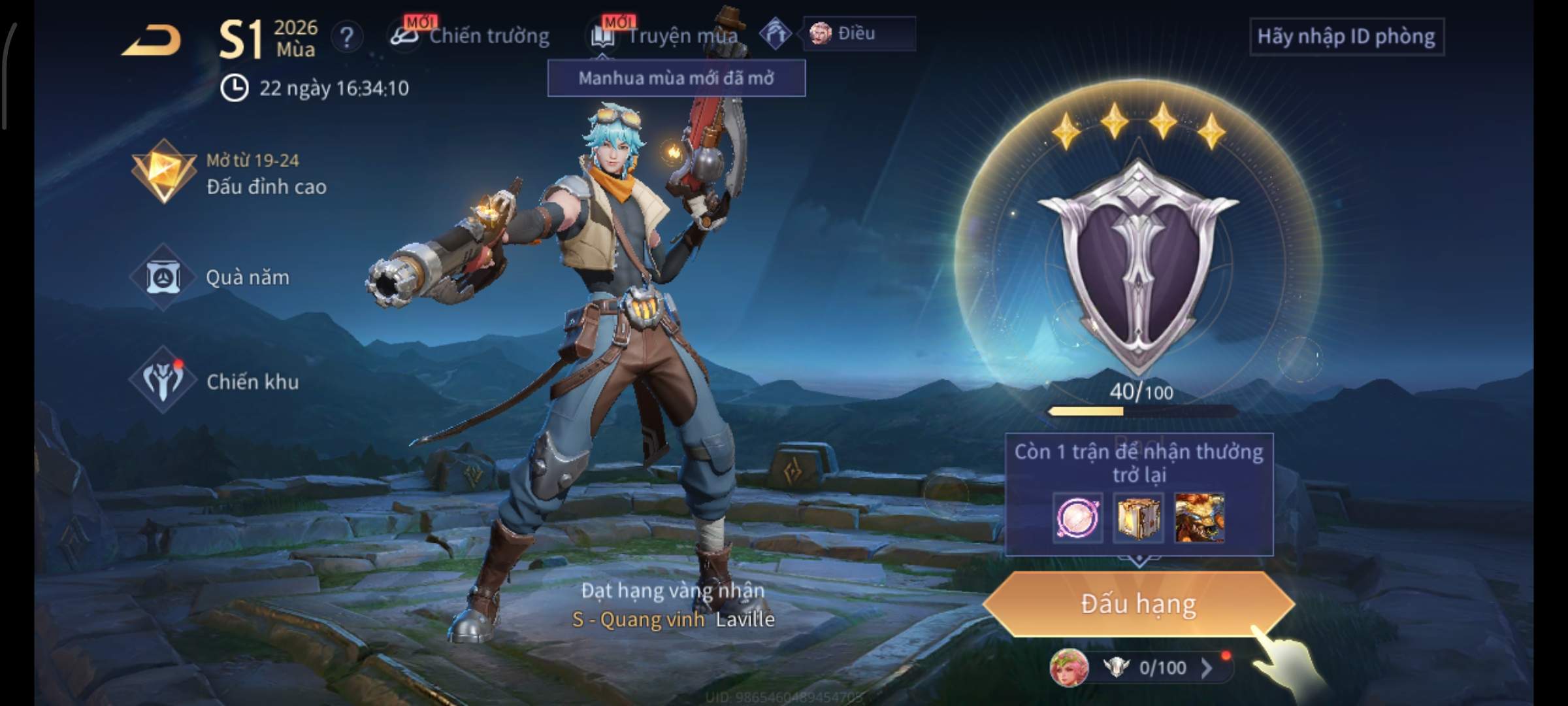Viewport: 1568px width, 706px height.
Task: View the S - Quang vinh Laville reward
Action: [673, 618]
